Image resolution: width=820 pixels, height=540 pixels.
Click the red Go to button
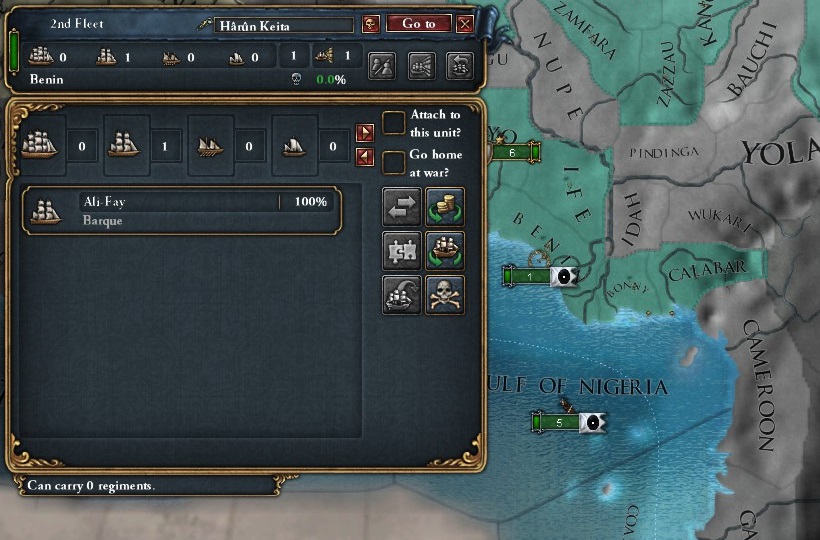coord(417,24)
